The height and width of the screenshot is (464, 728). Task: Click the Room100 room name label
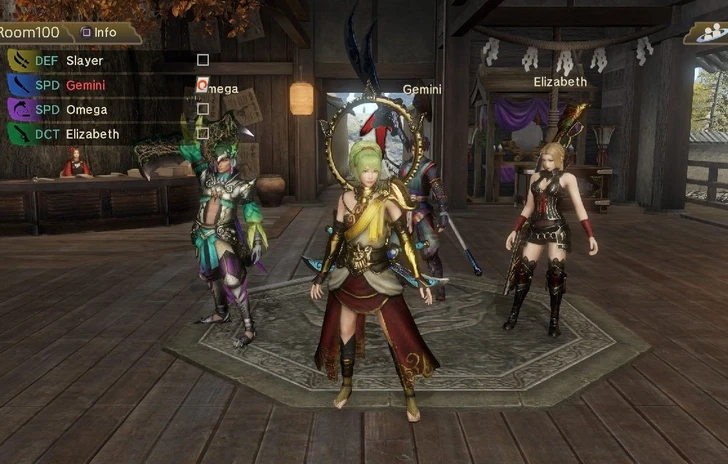click(28, 32)
